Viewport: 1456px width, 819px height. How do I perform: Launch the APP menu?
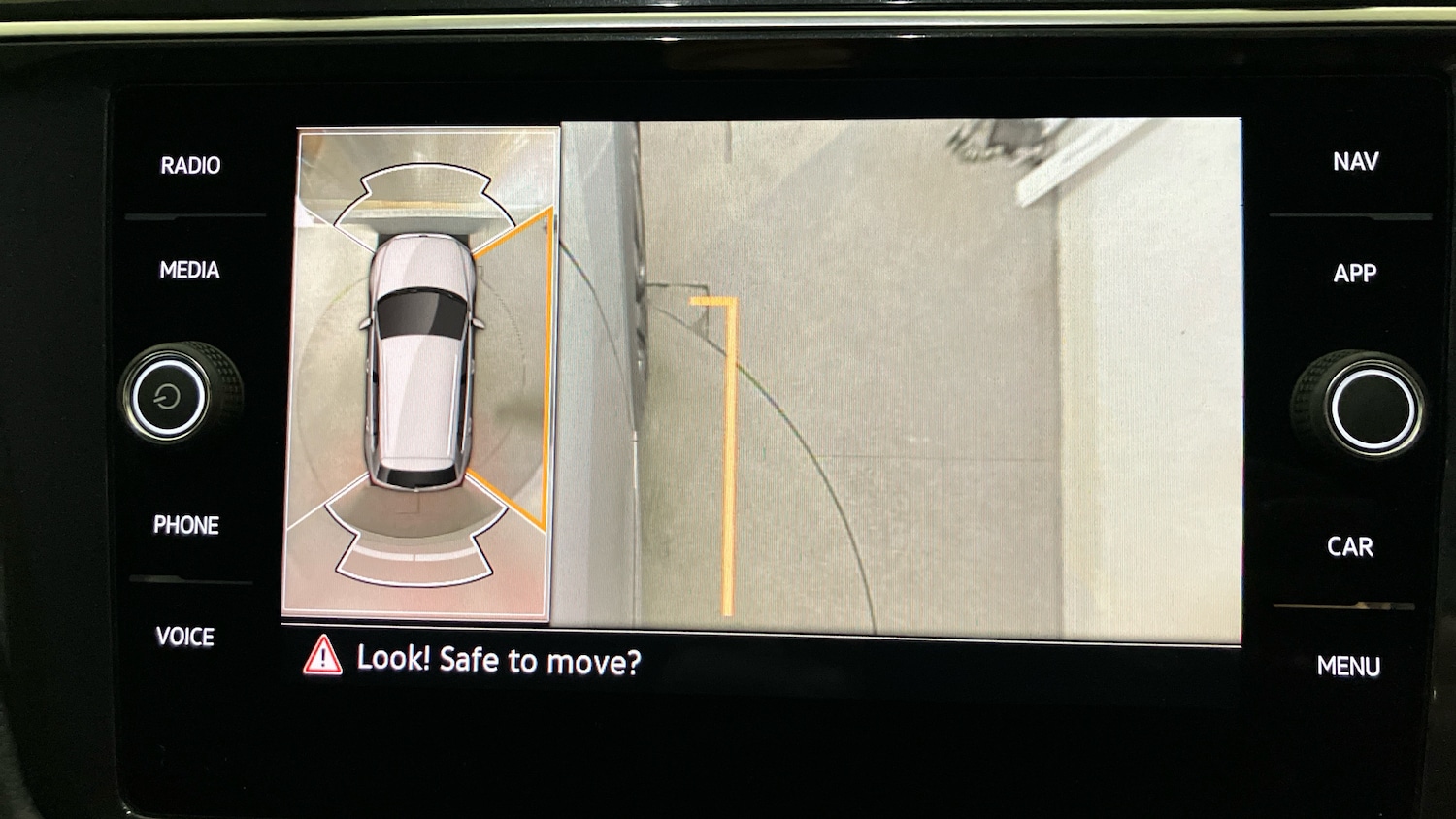coord(1354,274)
